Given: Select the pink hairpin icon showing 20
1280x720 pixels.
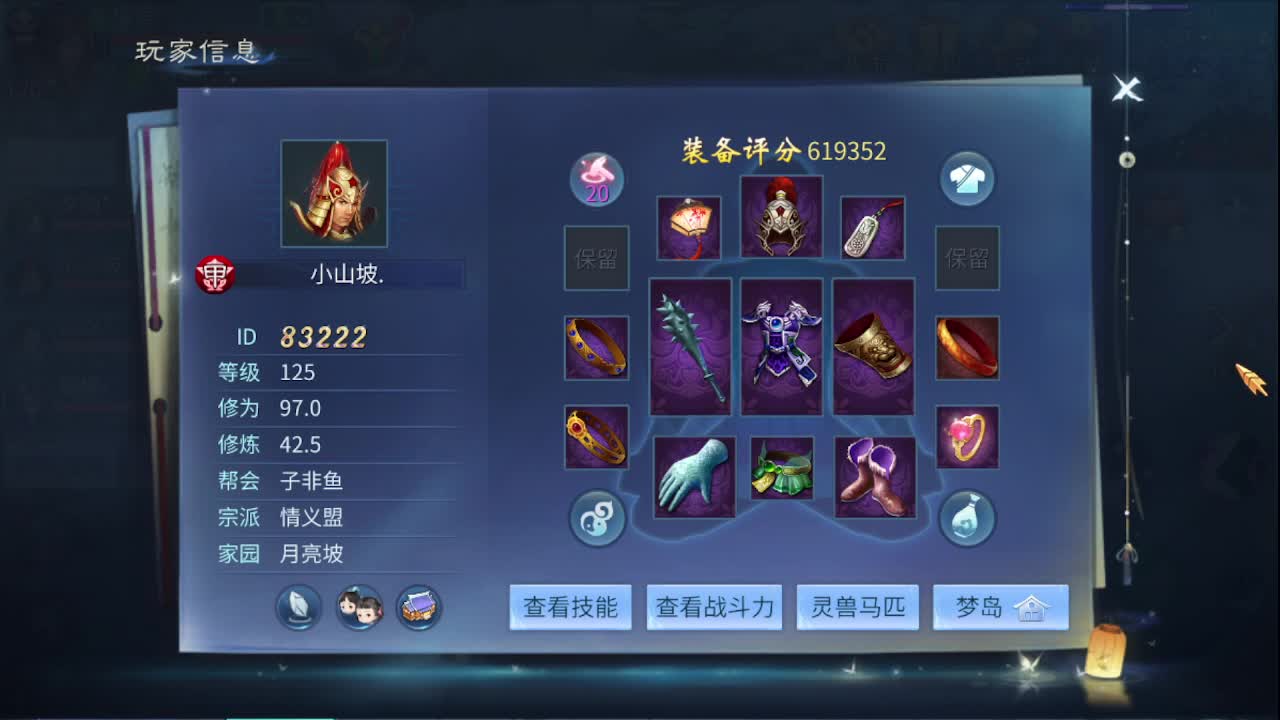Looking at the screenshot, I should (596, 177).
